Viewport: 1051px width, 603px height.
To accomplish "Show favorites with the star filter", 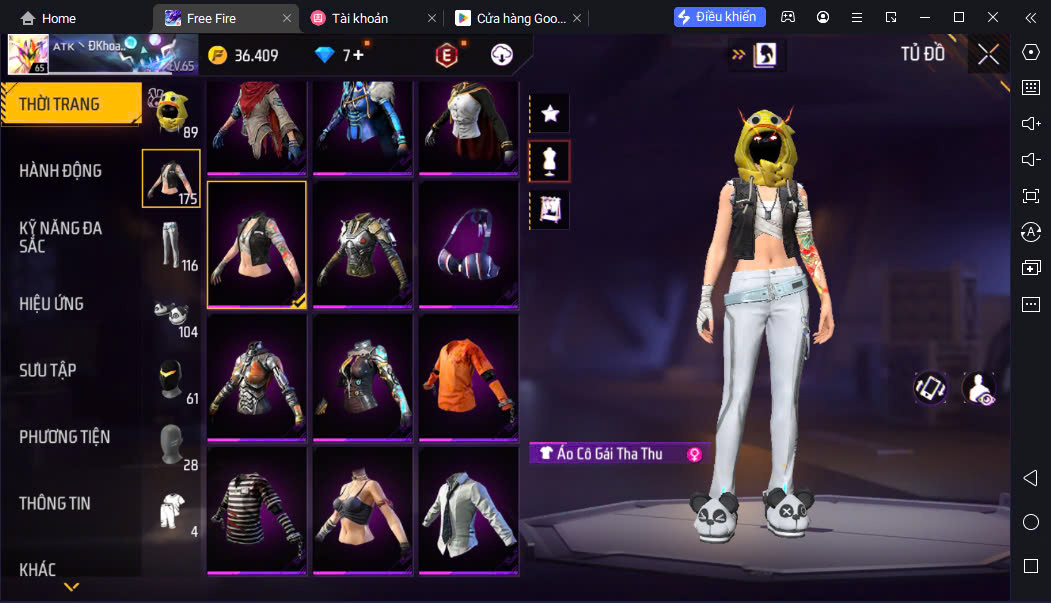I will pyautogui.click(x=550, y=114).
